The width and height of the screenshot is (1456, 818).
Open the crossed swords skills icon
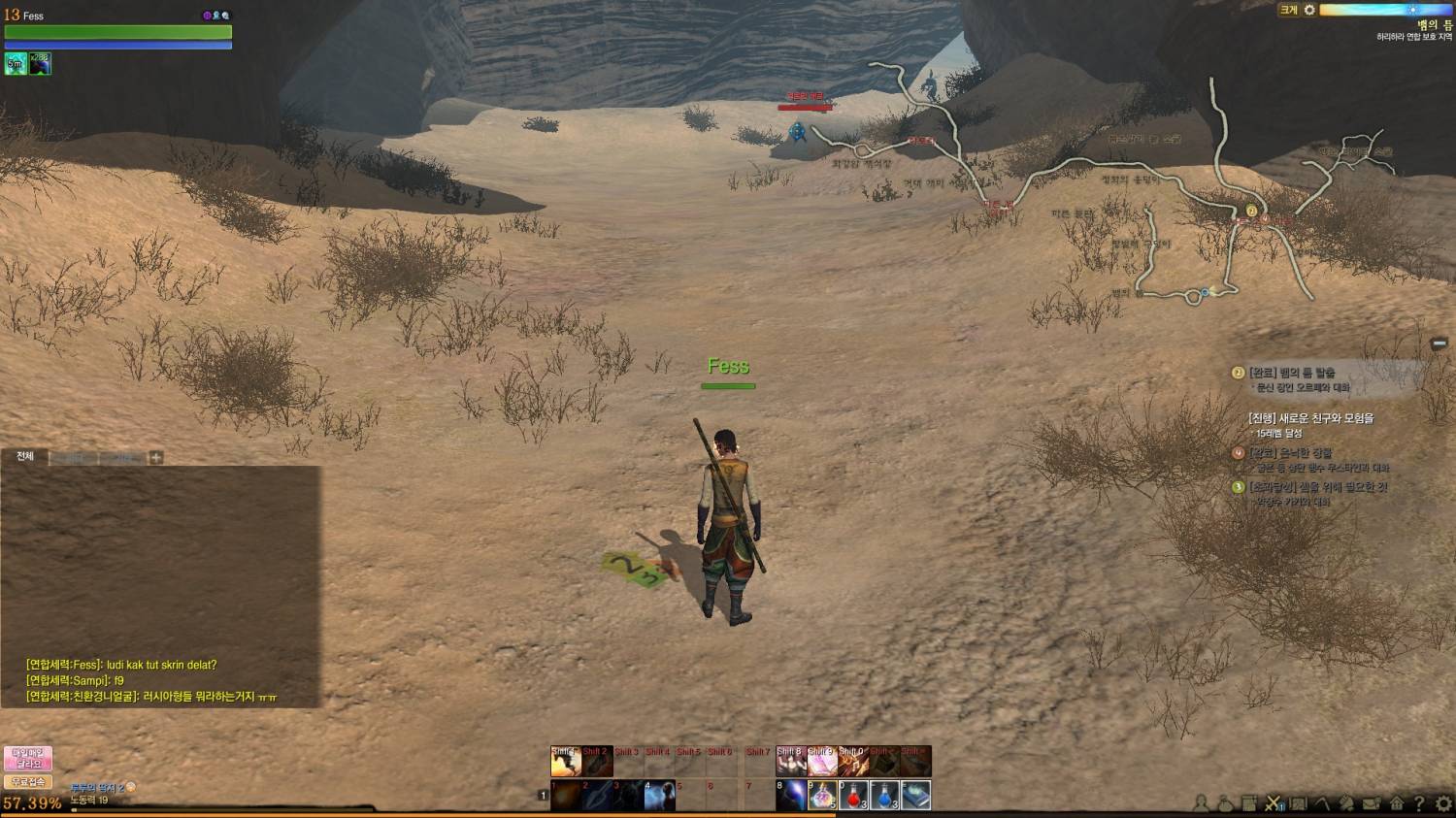[1274, 802]
